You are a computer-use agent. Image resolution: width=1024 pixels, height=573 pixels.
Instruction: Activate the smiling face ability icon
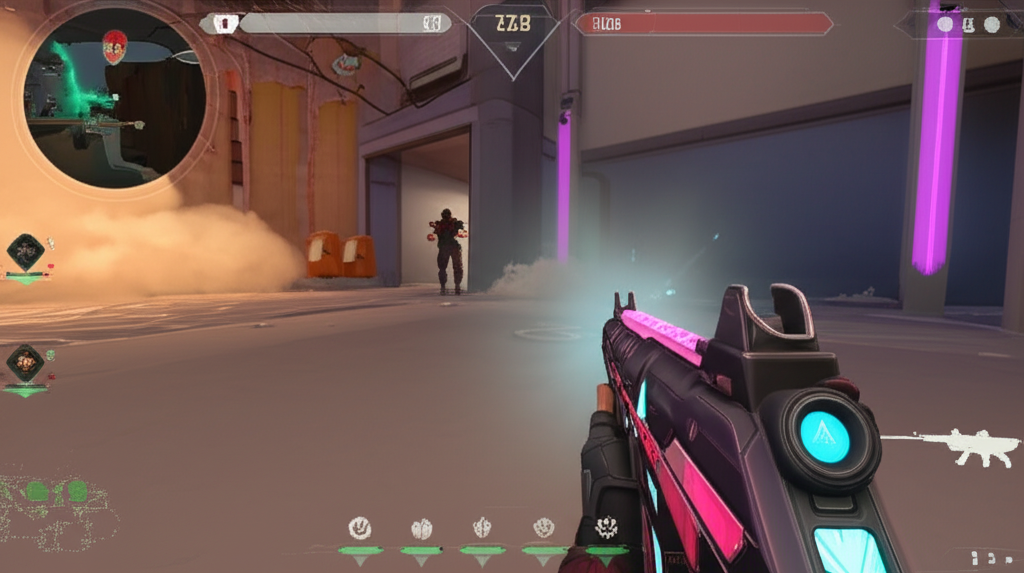point(359,527)
